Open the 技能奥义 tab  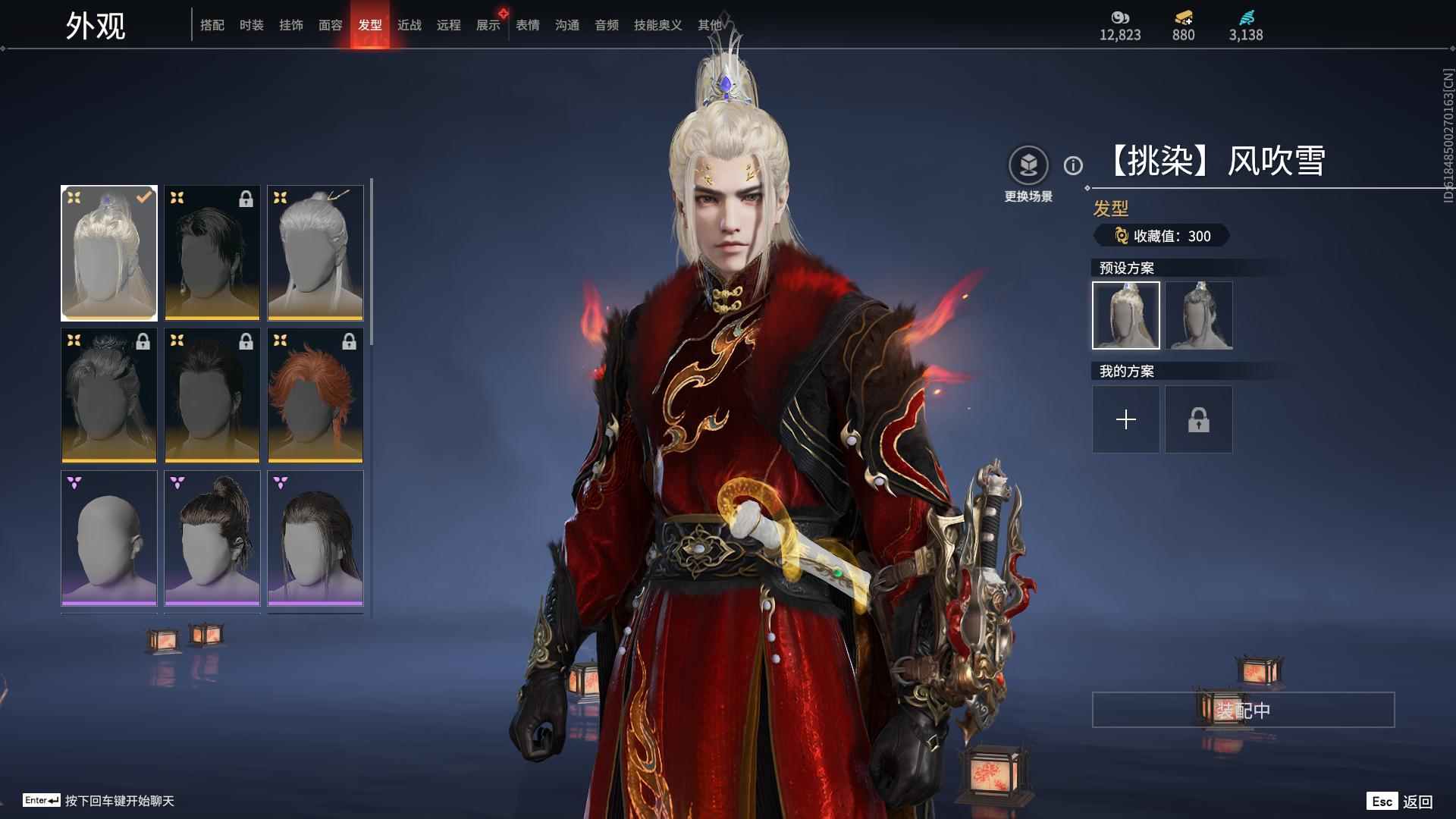657,25
